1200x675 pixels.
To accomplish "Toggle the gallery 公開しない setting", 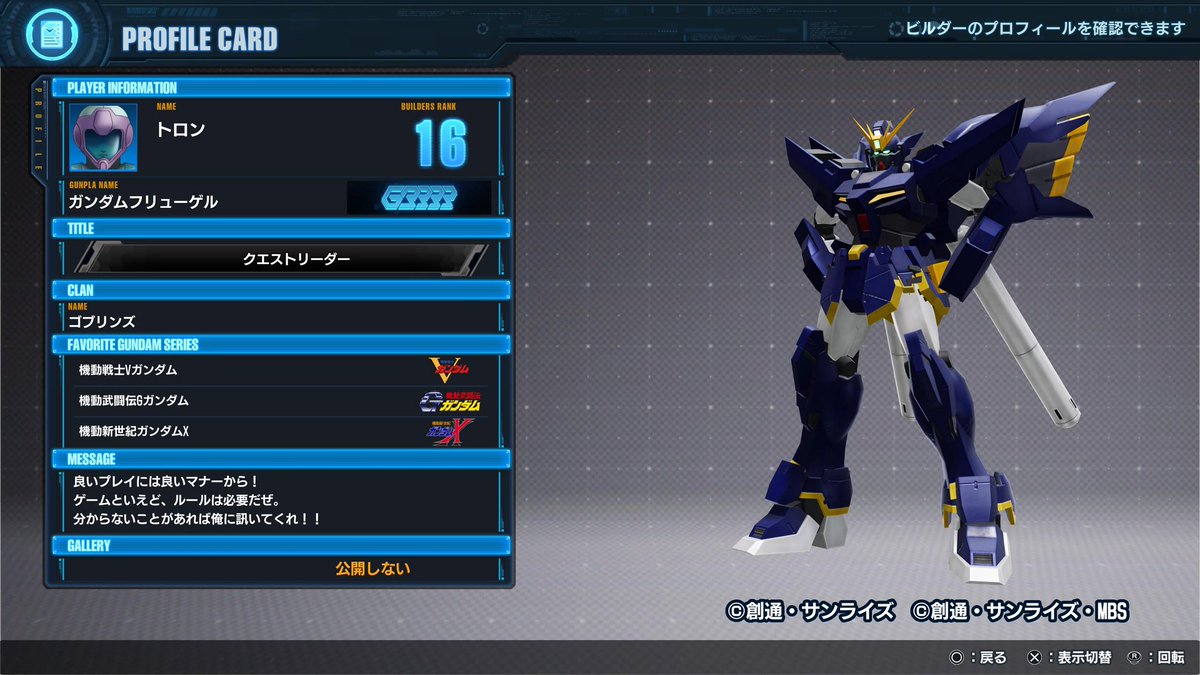I will [x=372, y=569].
